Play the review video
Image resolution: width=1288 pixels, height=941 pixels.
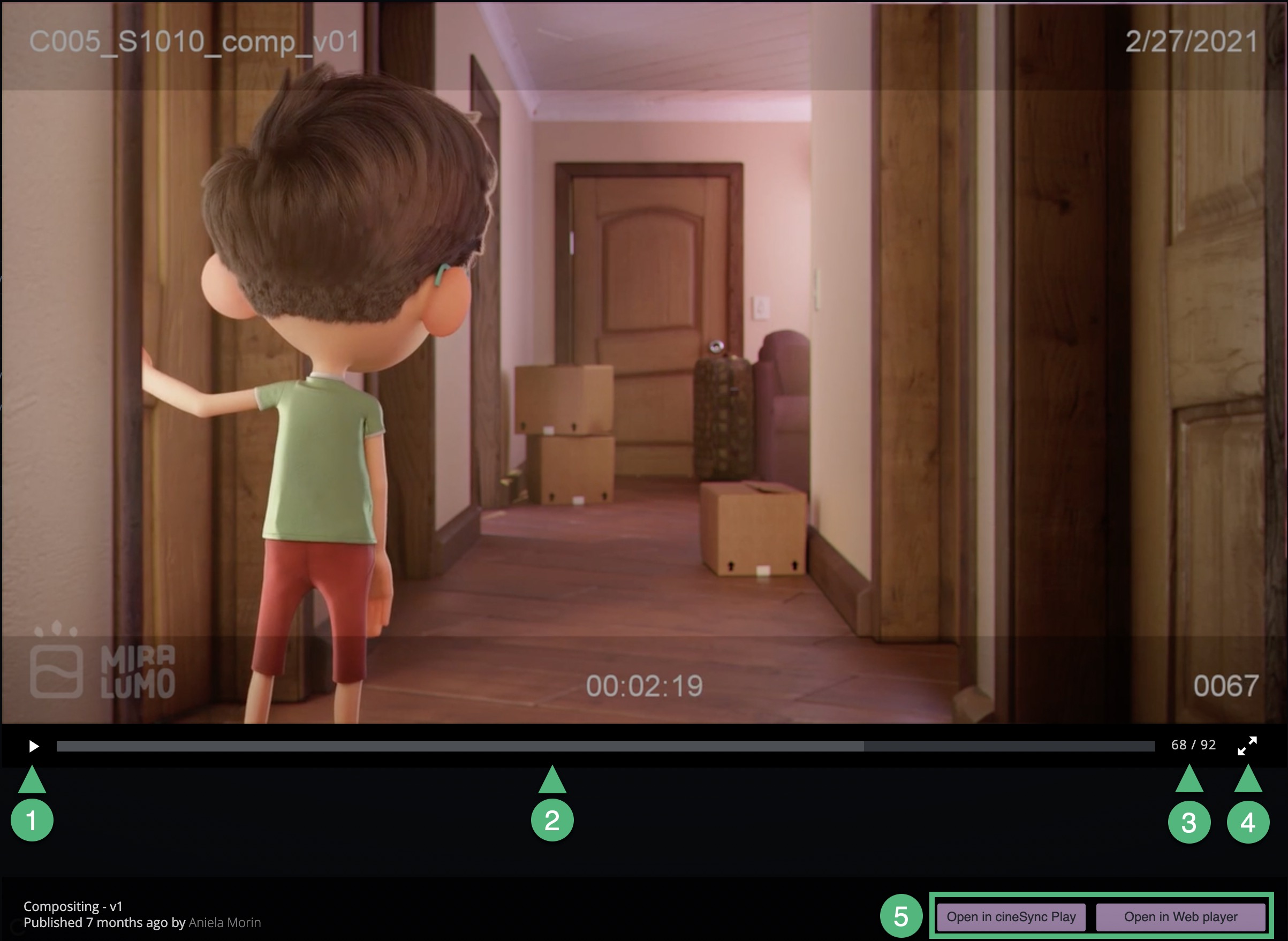(34, 746)
